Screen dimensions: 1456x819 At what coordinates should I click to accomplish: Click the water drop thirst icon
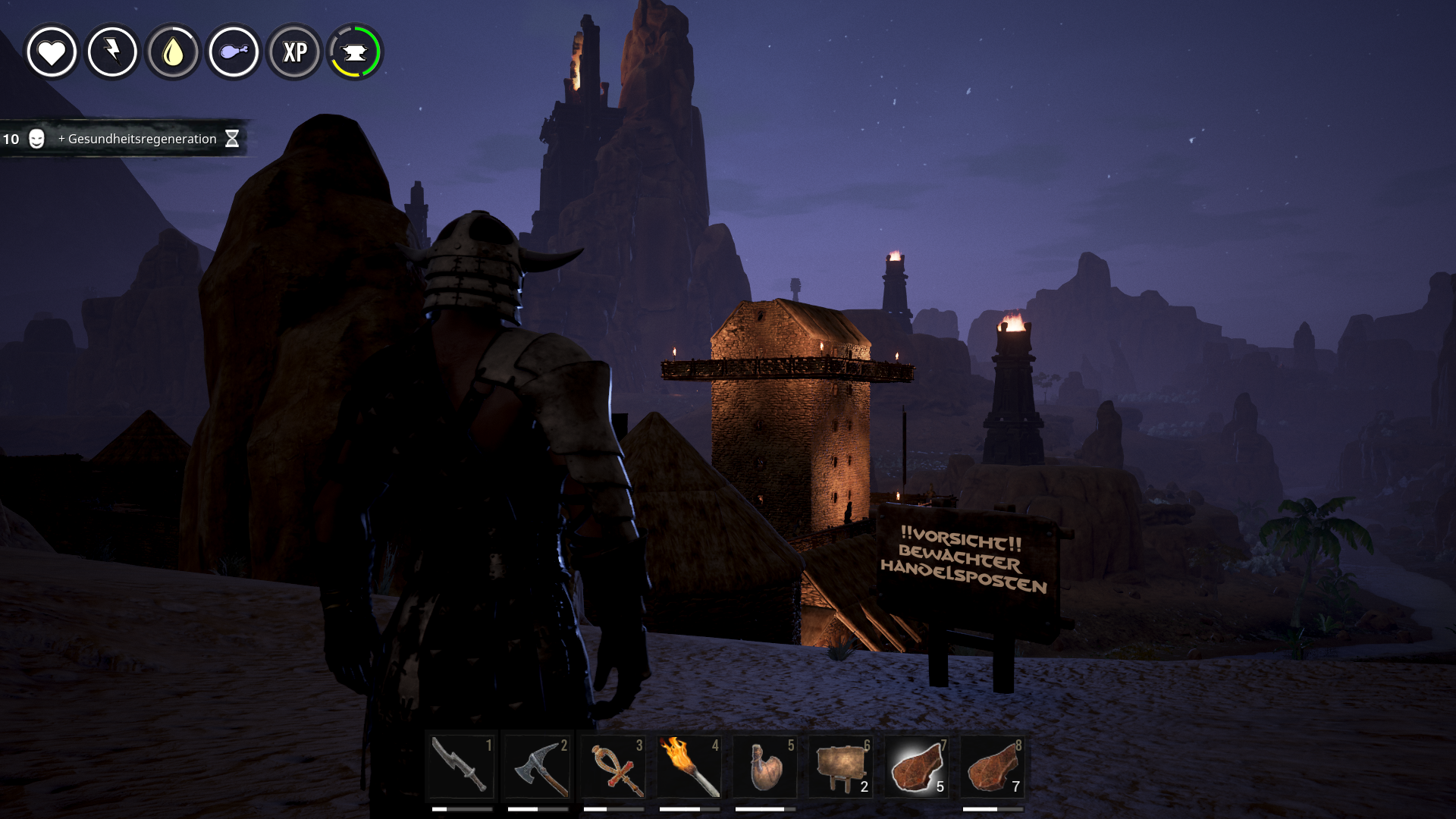tap(173, 52)
